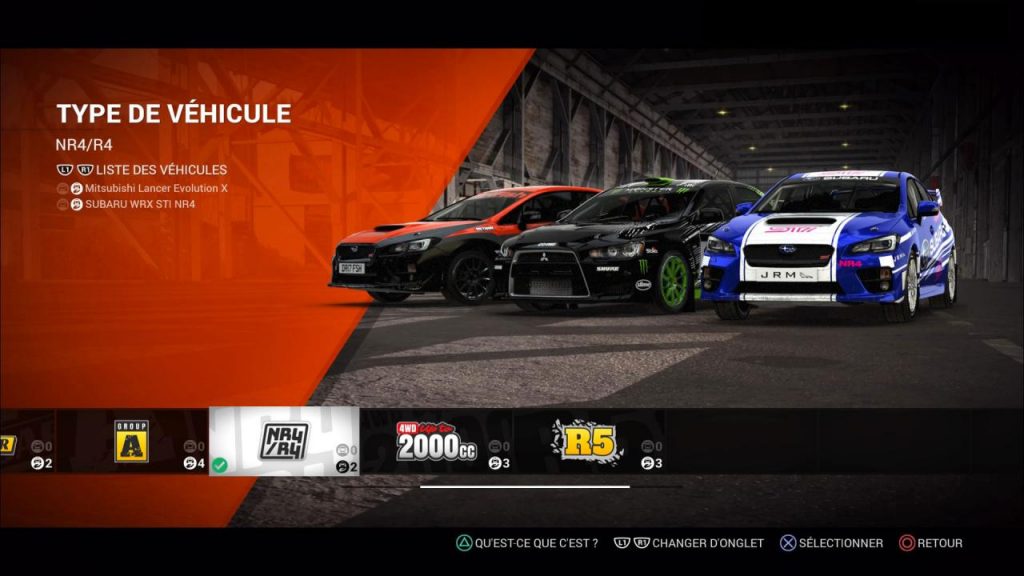This screenshot has height=576, width=1024.
Task: Pick the 4WD up to 2000cc class
Action: pyautogui.click(x=436, y=440)
